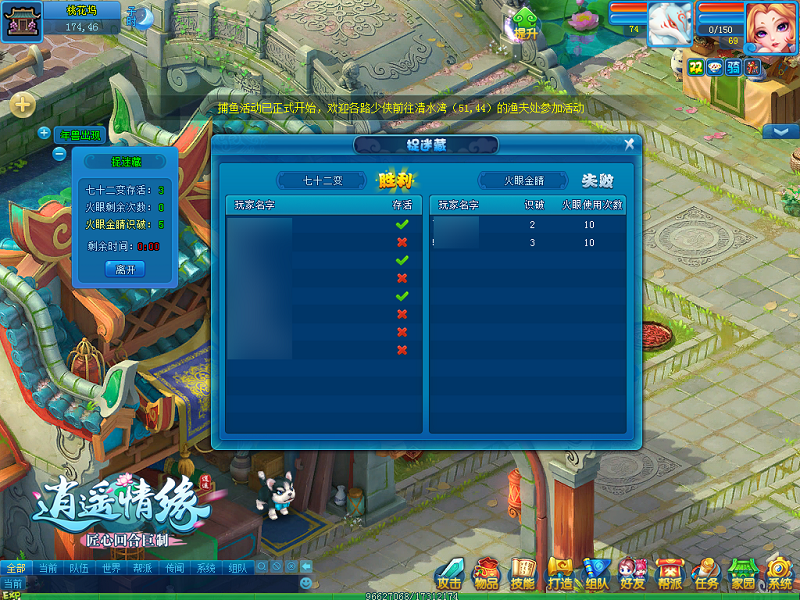Click the 离开 leave button
Image resolution: width=800 pixels, height=600 pixels.
coord(125,269)
